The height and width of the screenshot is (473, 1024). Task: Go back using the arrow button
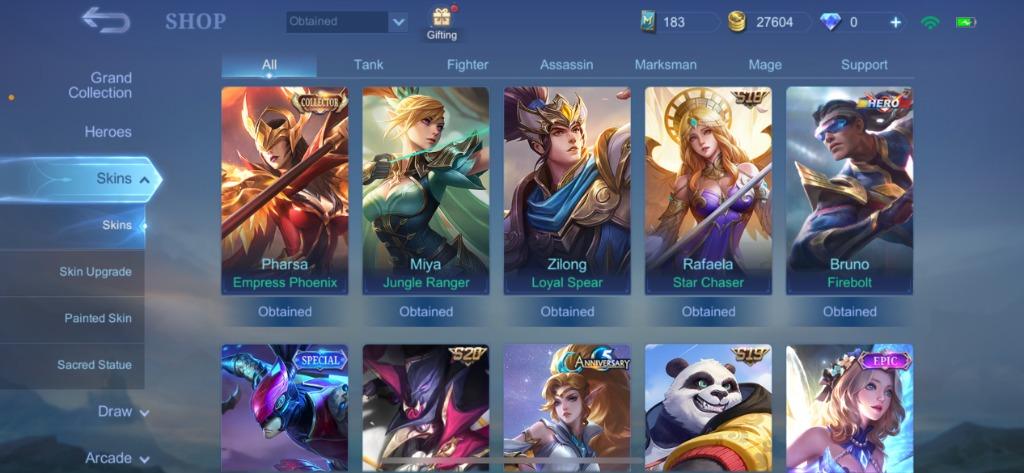(x=105, y=20)
